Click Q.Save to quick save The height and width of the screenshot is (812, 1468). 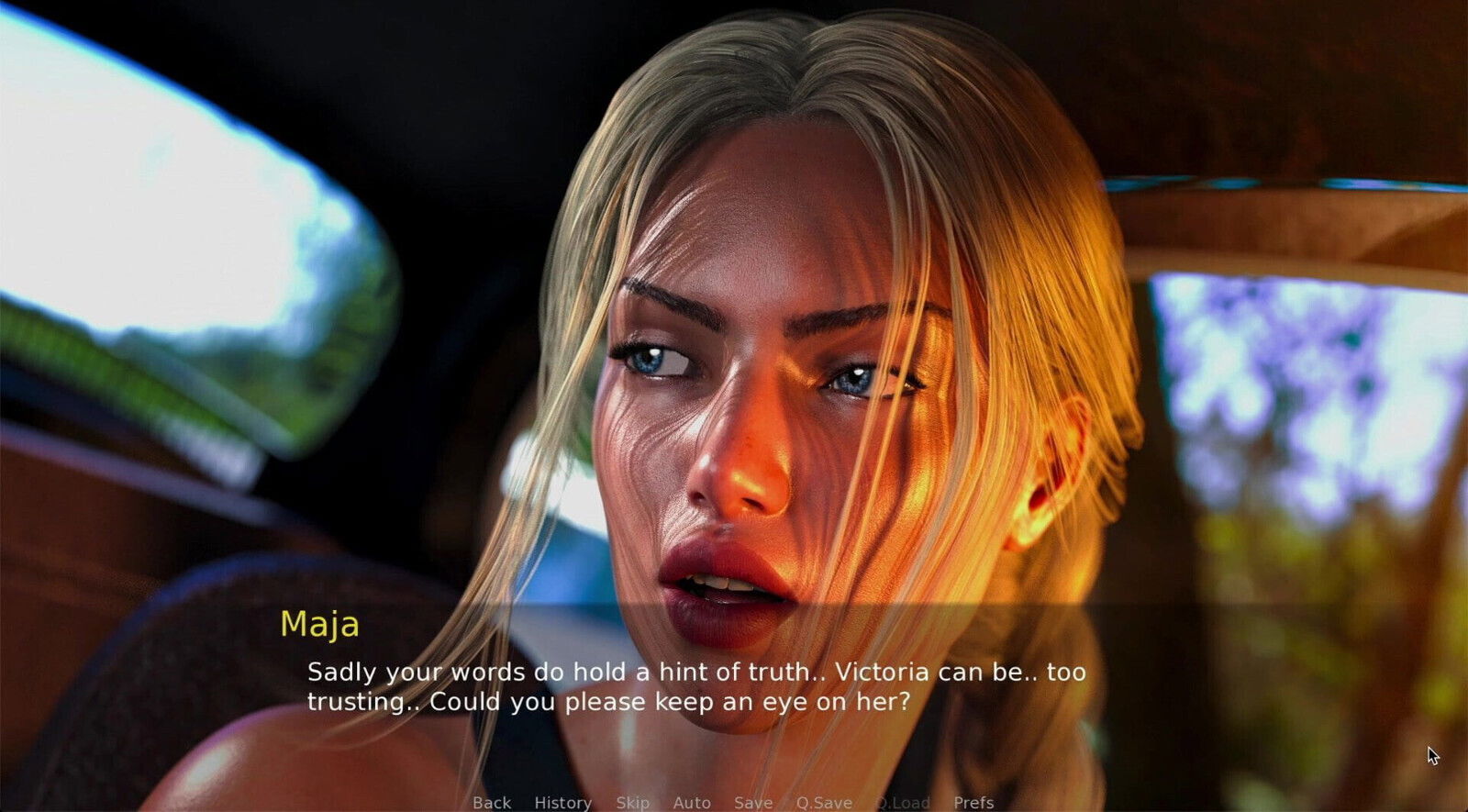click(x=824, y=802)
